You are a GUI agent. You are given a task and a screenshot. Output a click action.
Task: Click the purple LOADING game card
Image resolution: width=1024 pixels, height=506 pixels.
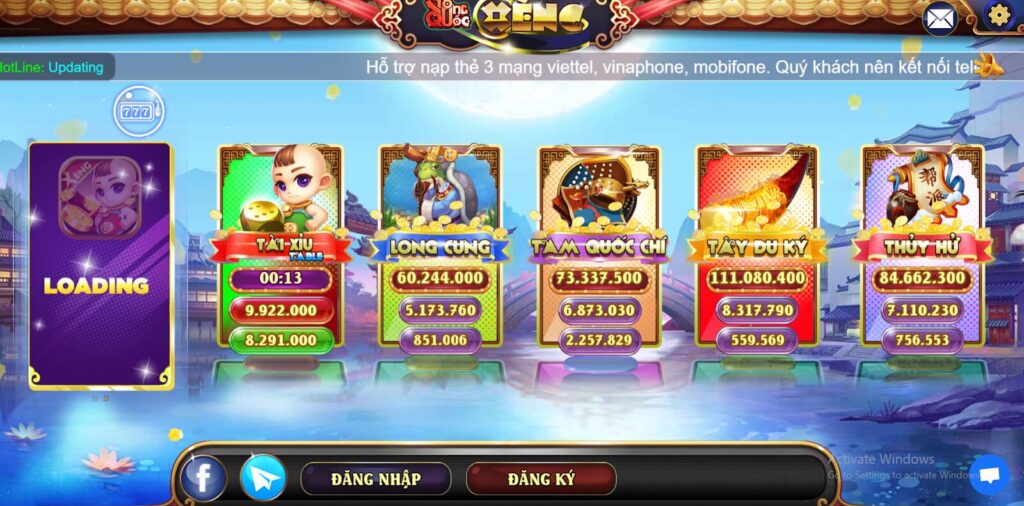tap(100, 265)
